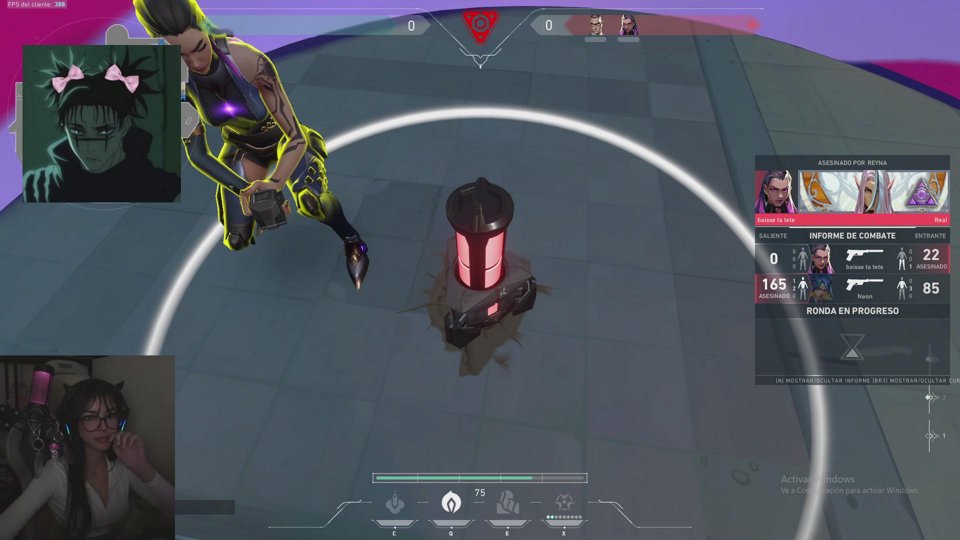Click the anime avatar with pink bows
This screenshot has height=540, width=960.
point(101,123)
